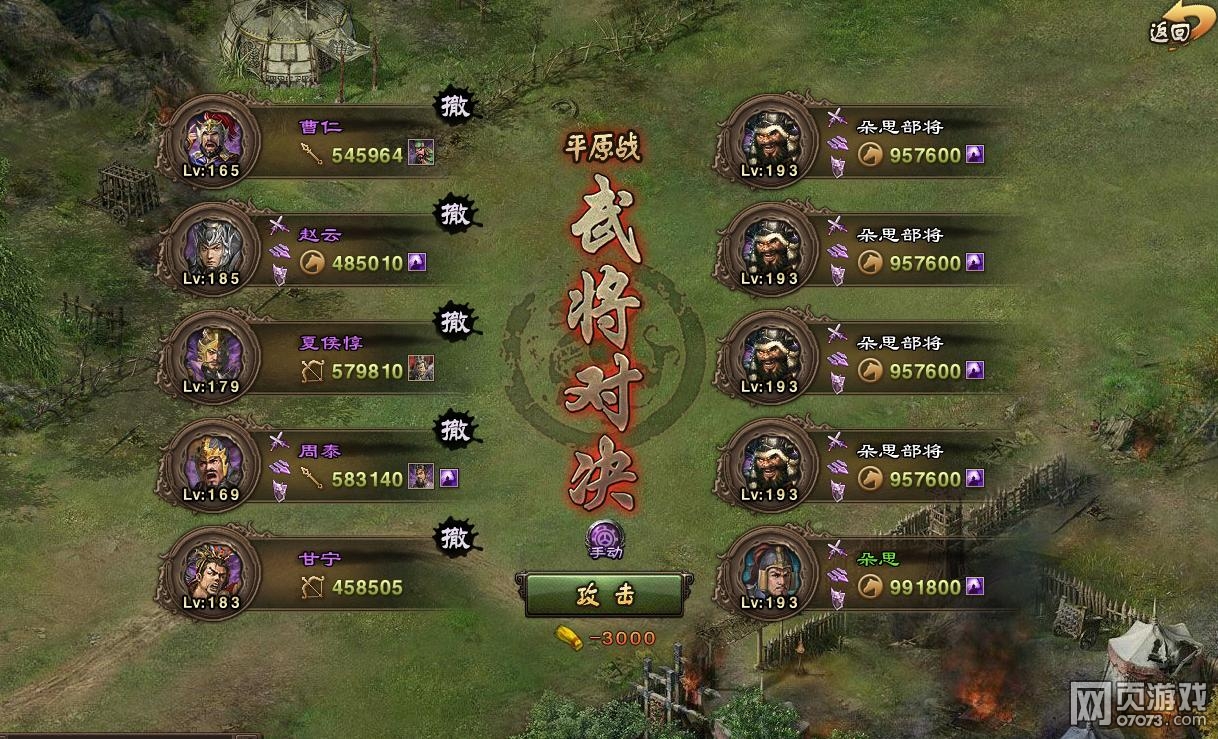Click the purple buff icon beside 赵云's troops

(417, 263)
